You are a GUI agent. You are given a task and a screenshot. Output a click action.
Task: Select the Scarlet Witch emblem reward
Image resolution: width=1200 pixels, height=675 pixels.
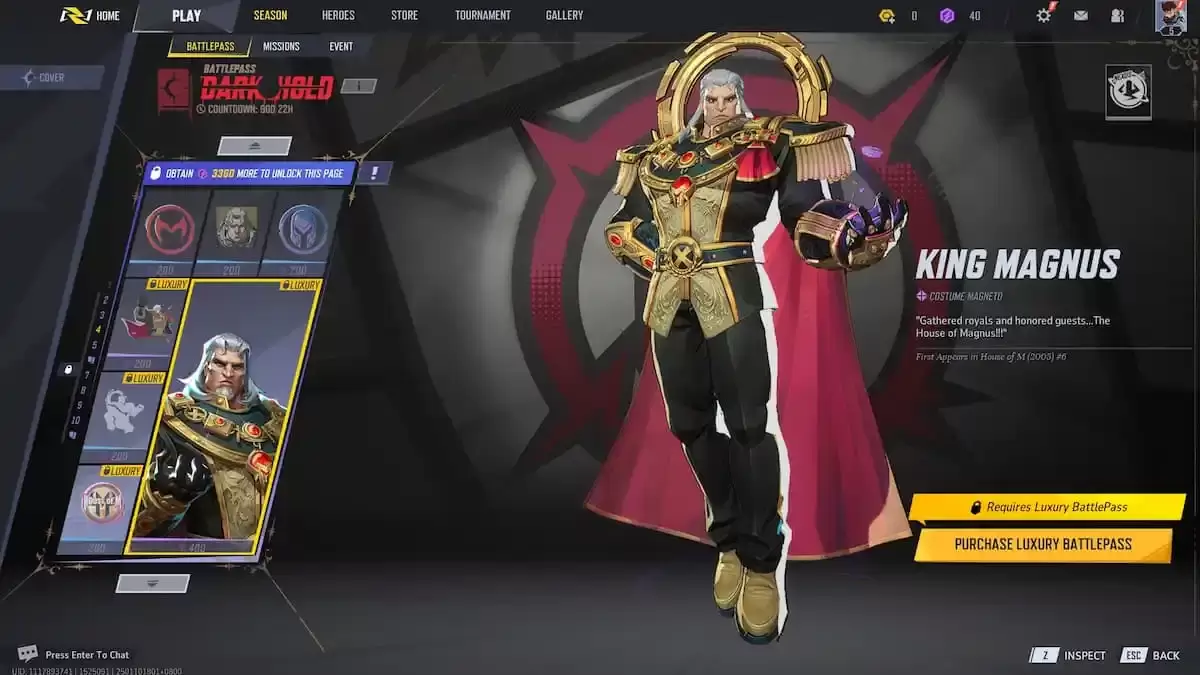169,231
